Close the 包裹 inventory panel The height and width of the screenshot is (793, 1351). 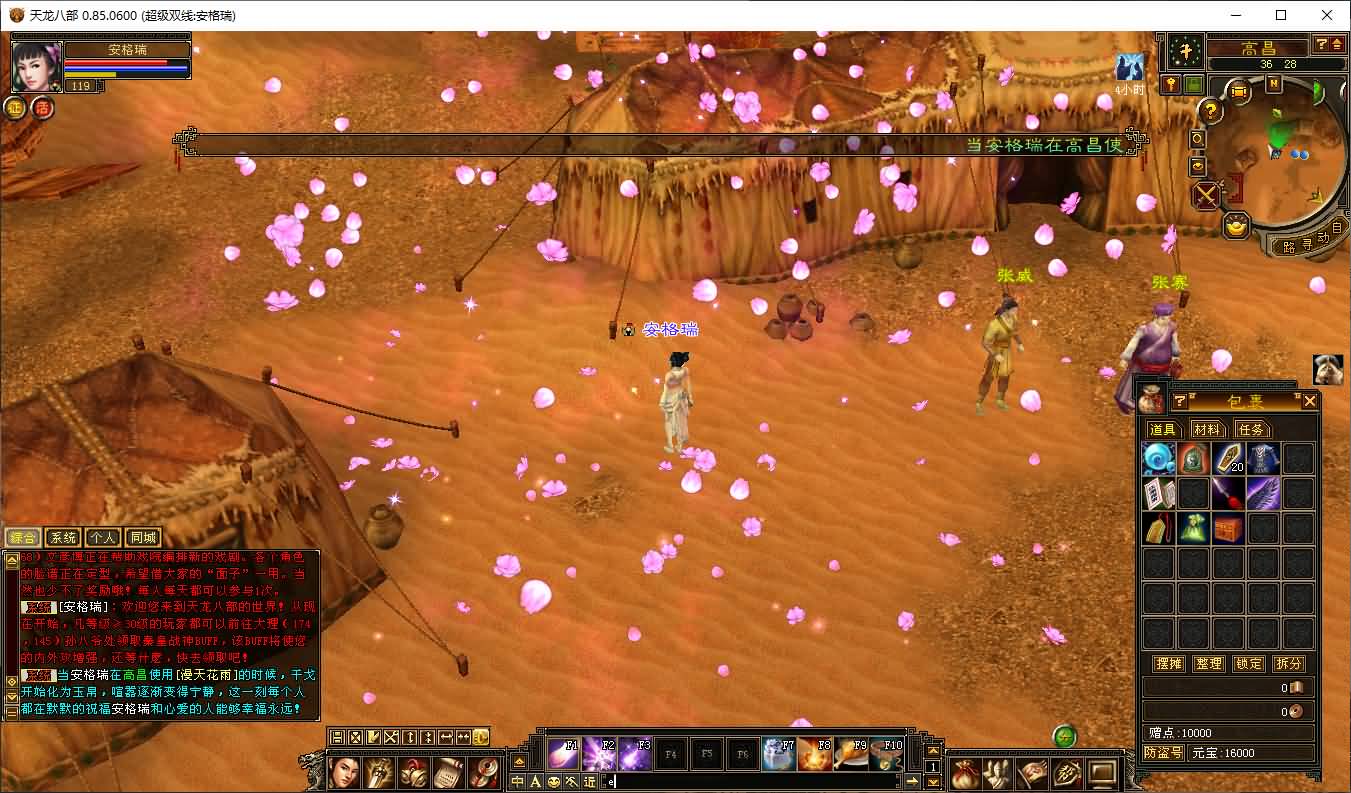pos(1310,402)
